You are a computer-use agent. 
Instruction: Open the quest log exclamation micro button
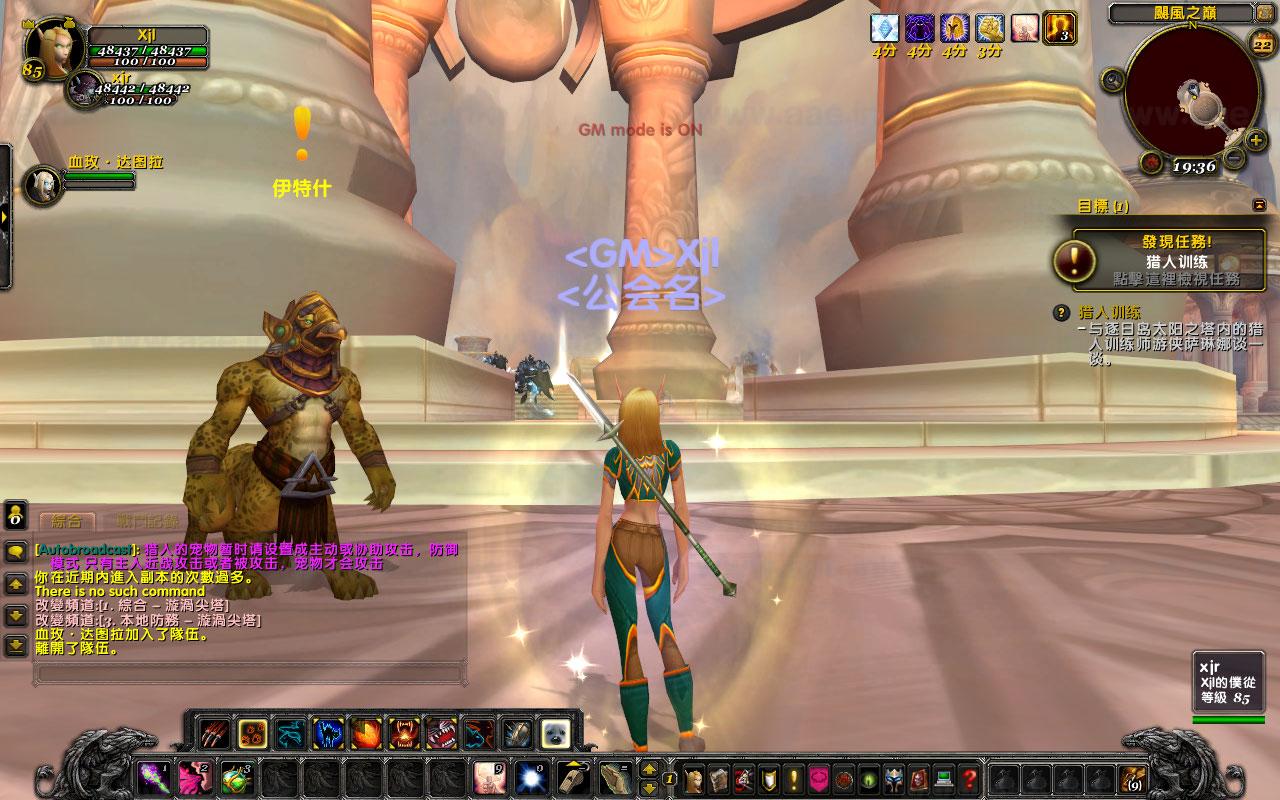pyautogui.click(x=794, y=777)
